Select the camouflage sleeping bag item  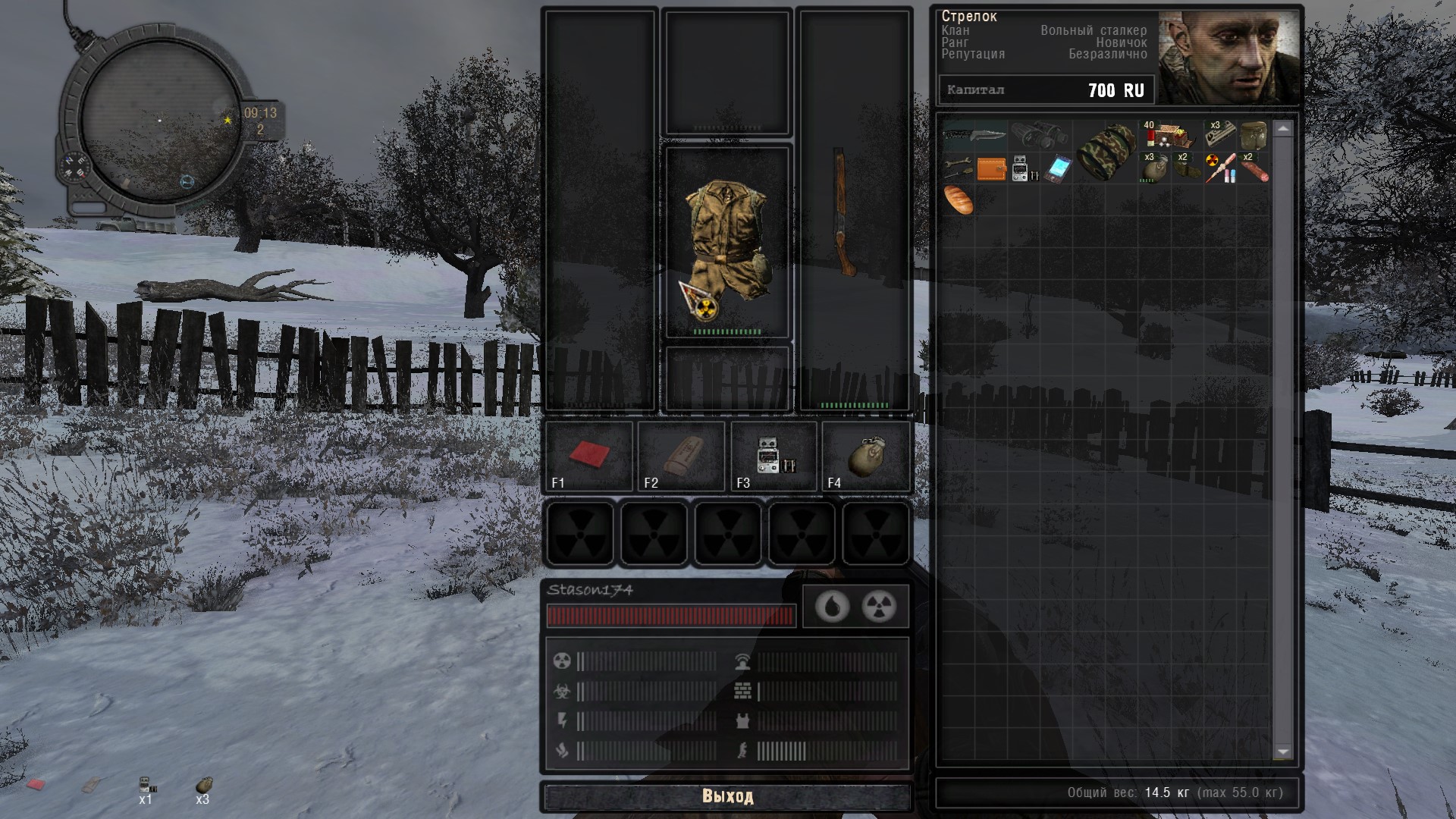1106,152
